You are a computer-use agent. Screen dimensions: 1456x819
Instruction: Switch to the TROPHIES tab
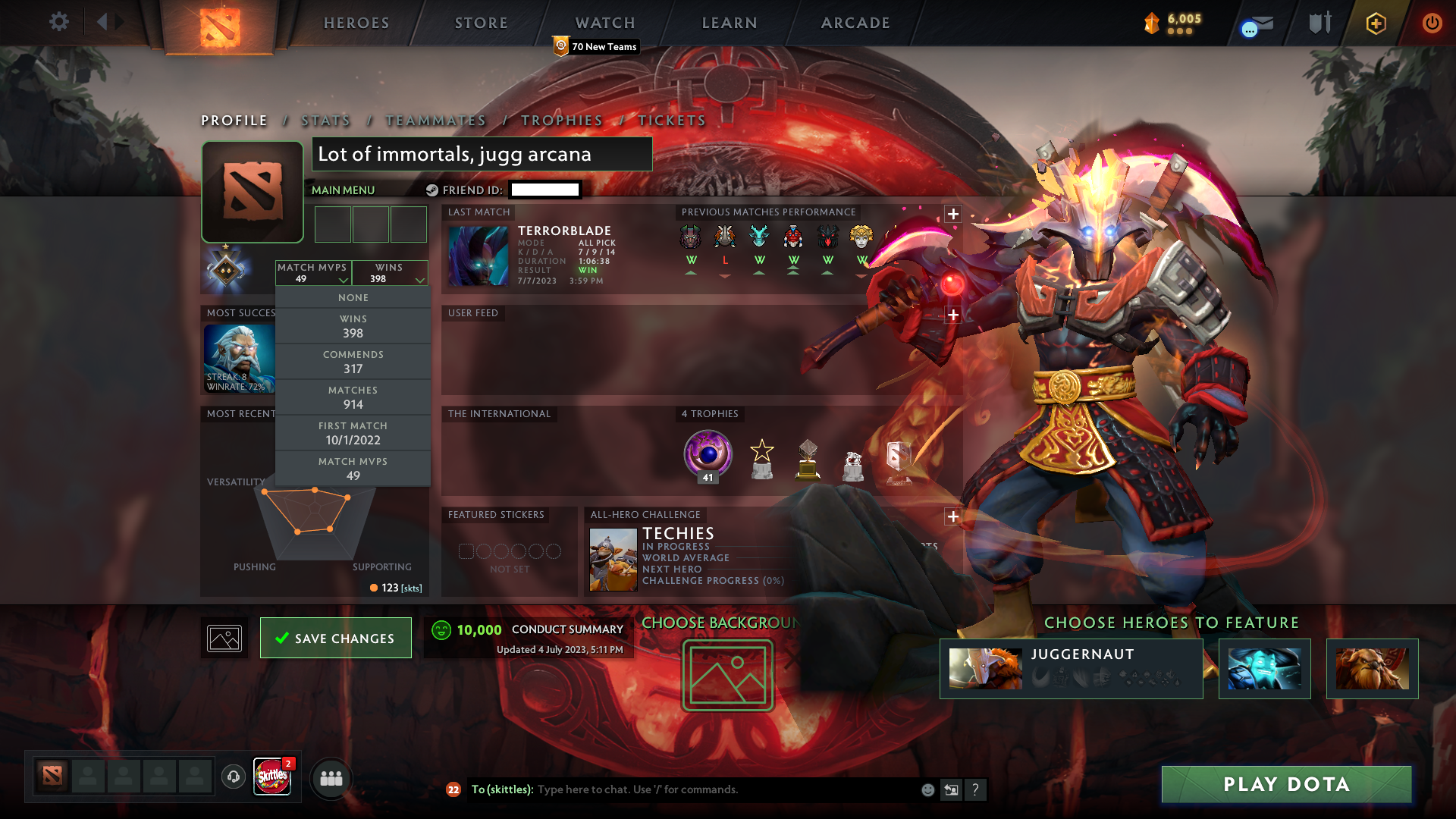pos(561,121)
